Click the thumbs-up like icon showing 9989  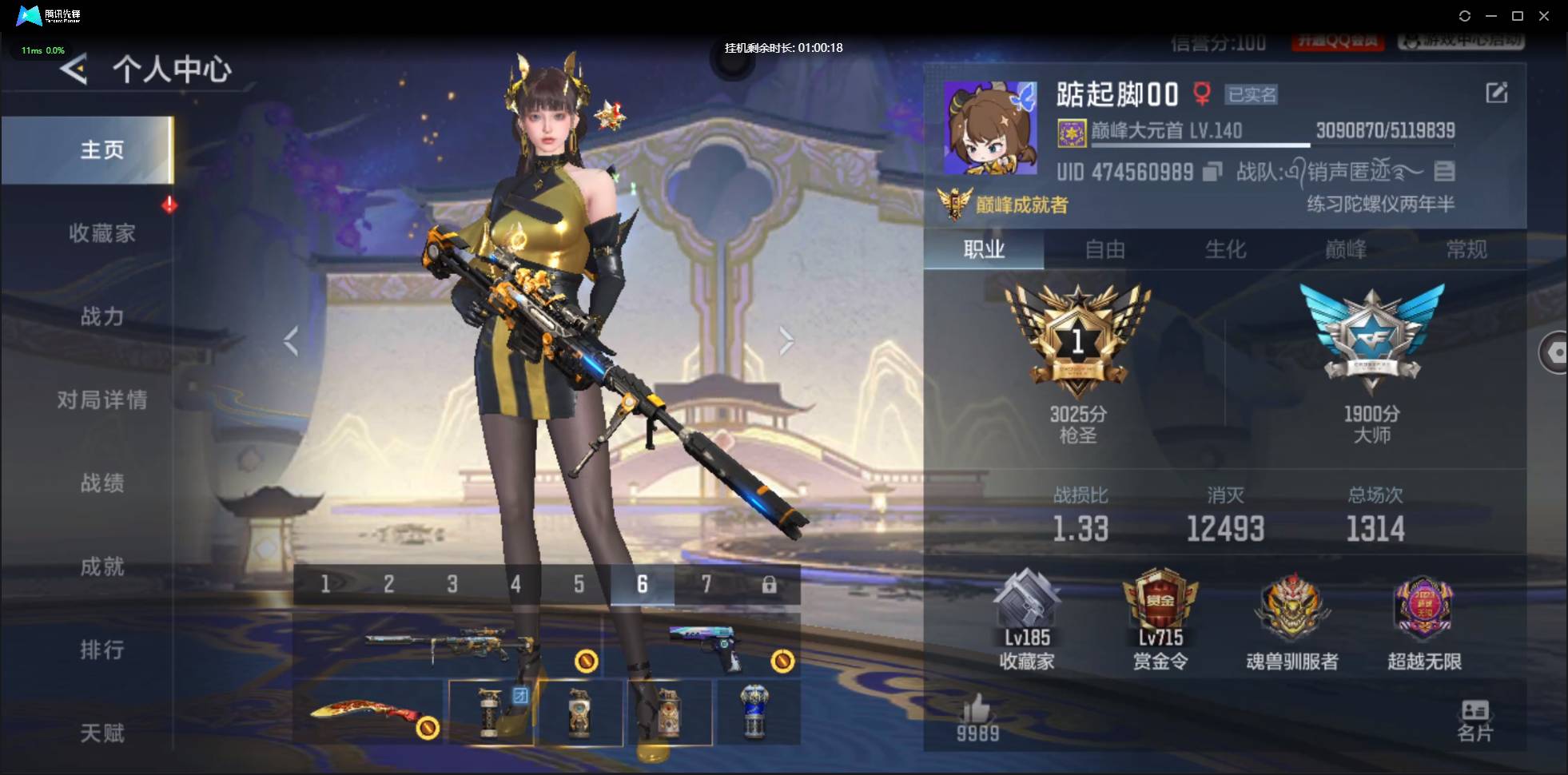[977, 711]
